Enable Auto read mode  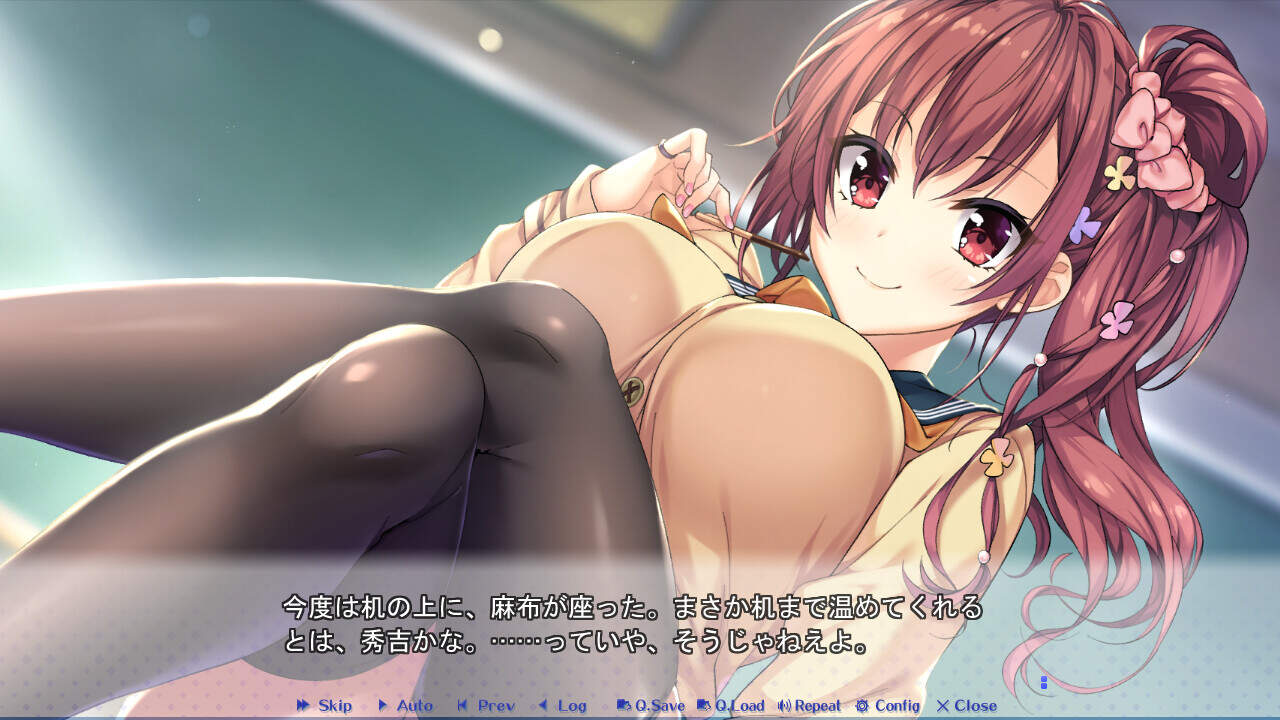tap(405, 706)
